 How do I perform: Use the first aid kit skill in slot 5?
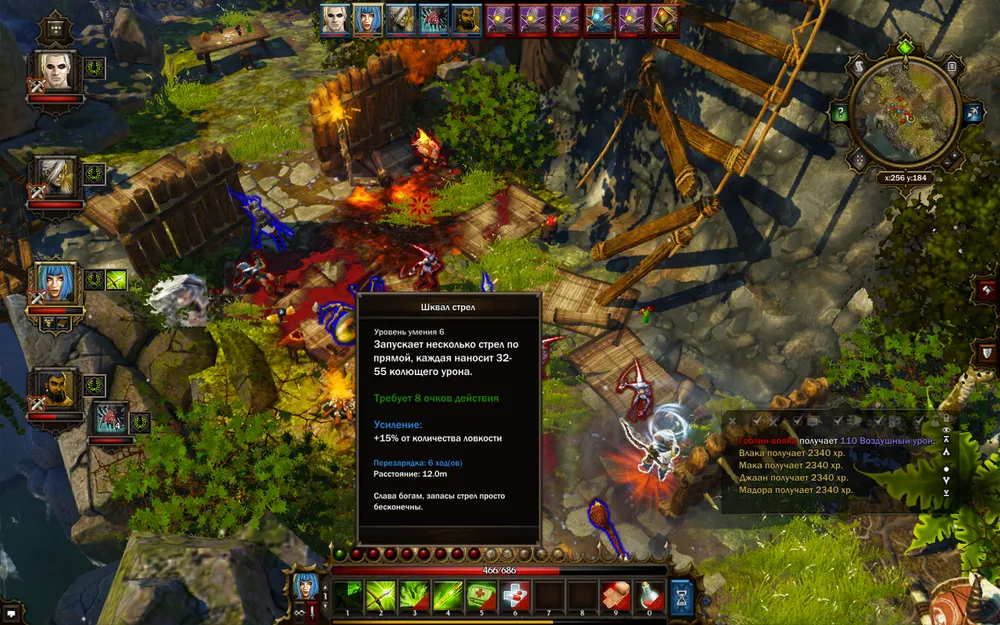tap(480, 595)
